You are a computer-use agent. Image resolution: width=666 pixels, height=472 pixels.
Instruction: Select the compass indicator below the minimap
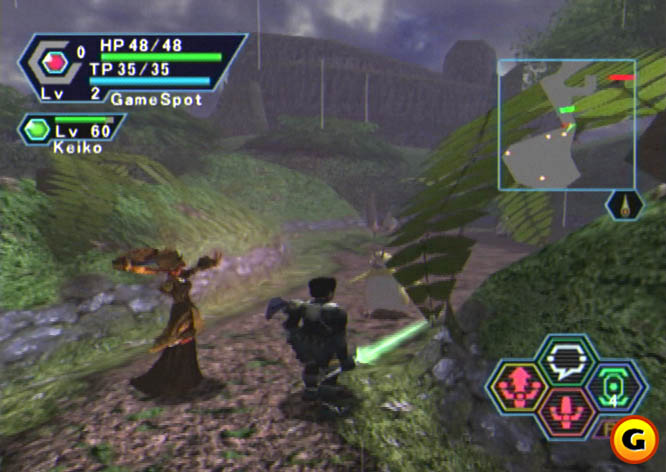tap(625, 205)
